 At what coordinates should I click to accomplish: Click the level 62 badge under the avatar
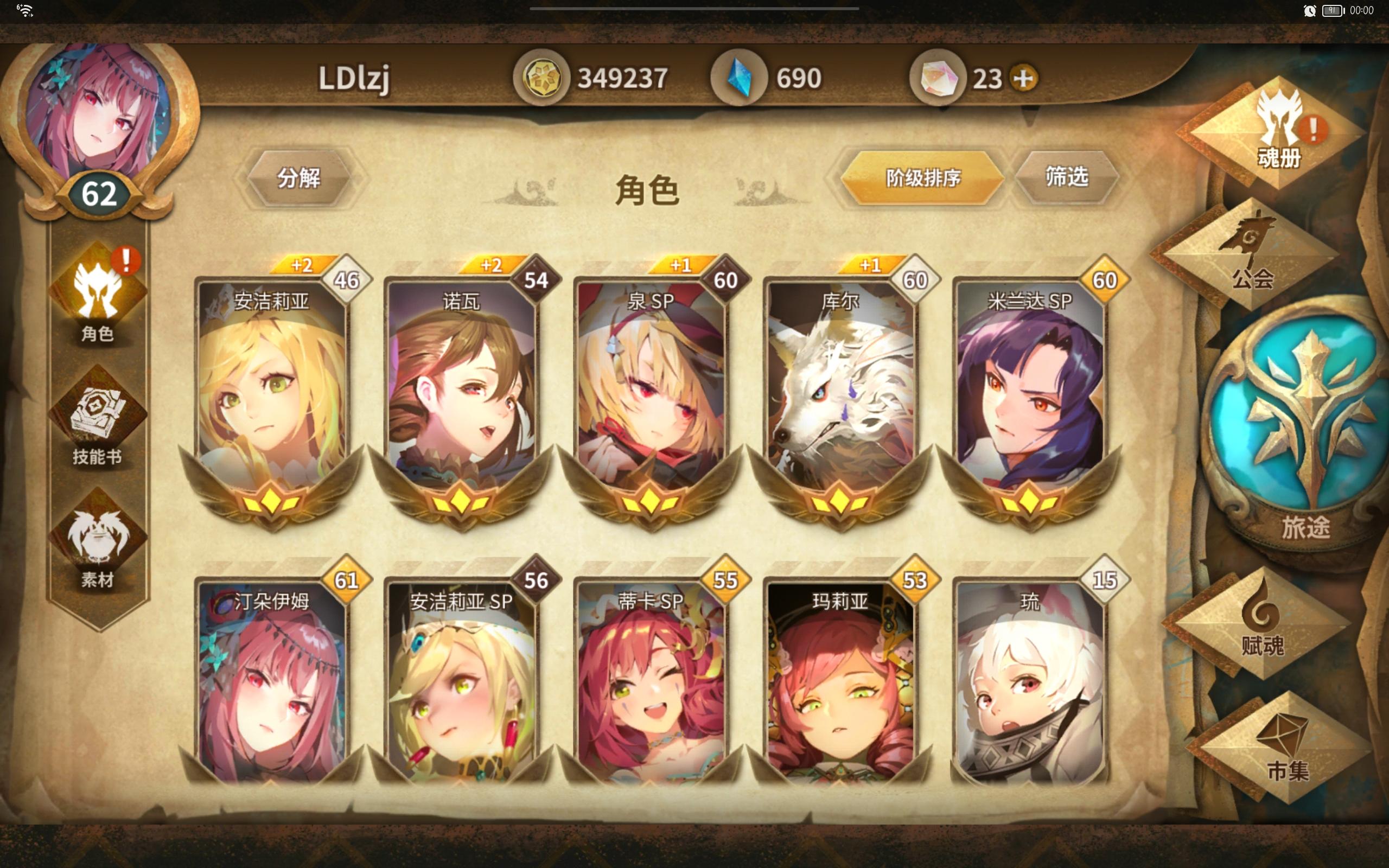coord(99,194)
